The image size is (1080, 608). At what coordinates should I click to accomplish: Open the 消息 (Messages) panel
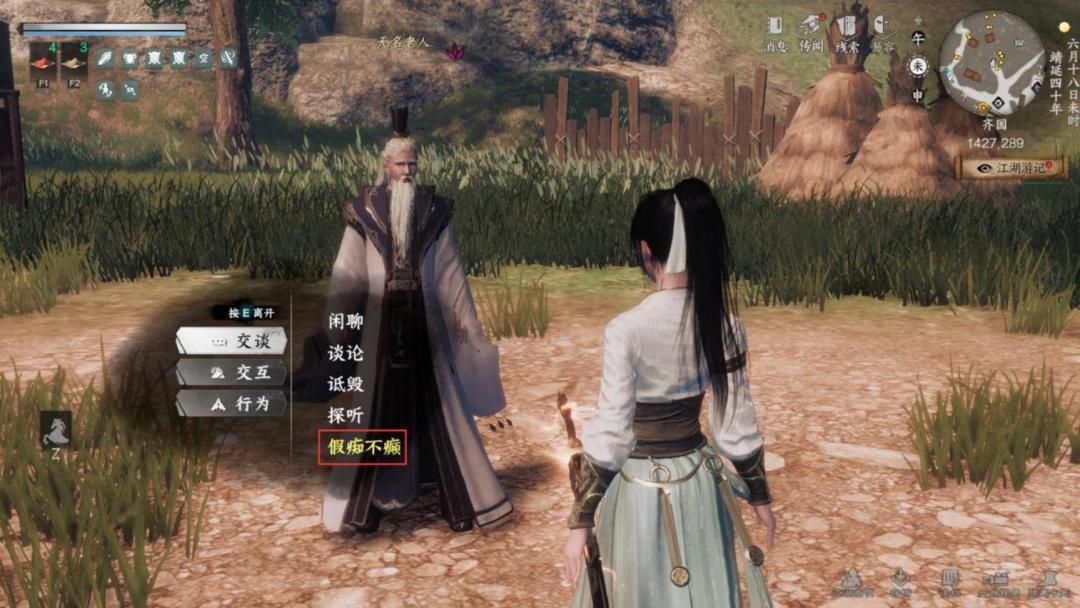click(775, 31)
